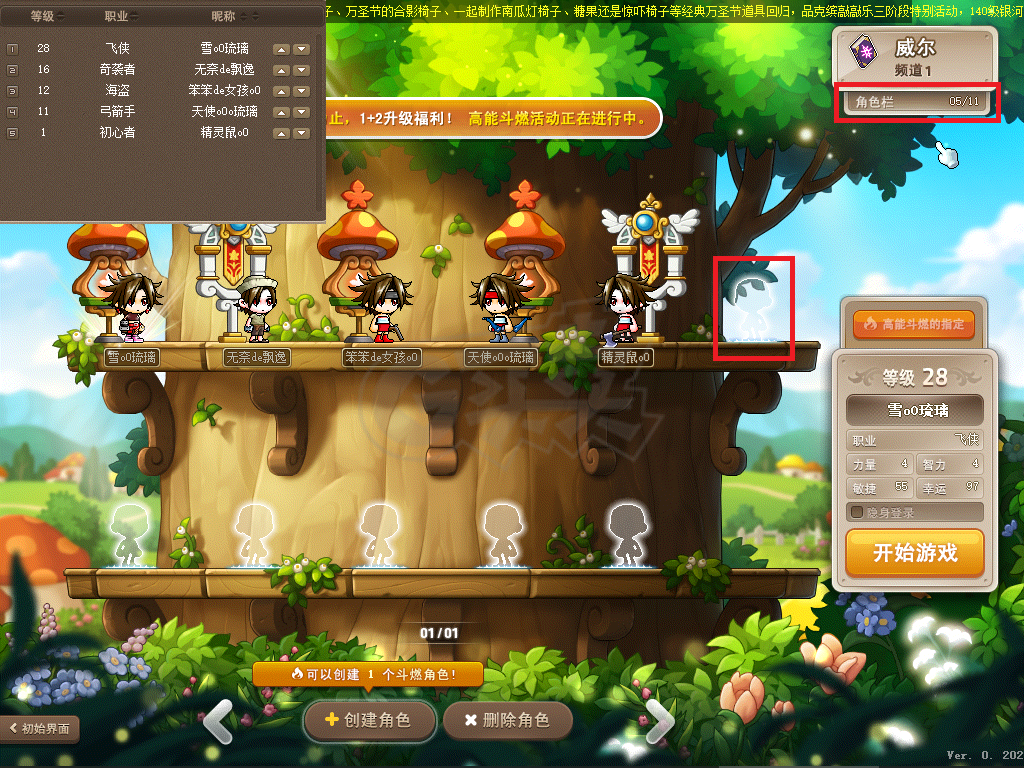Click the 创建角色 create character button

(x=370, y=720)
